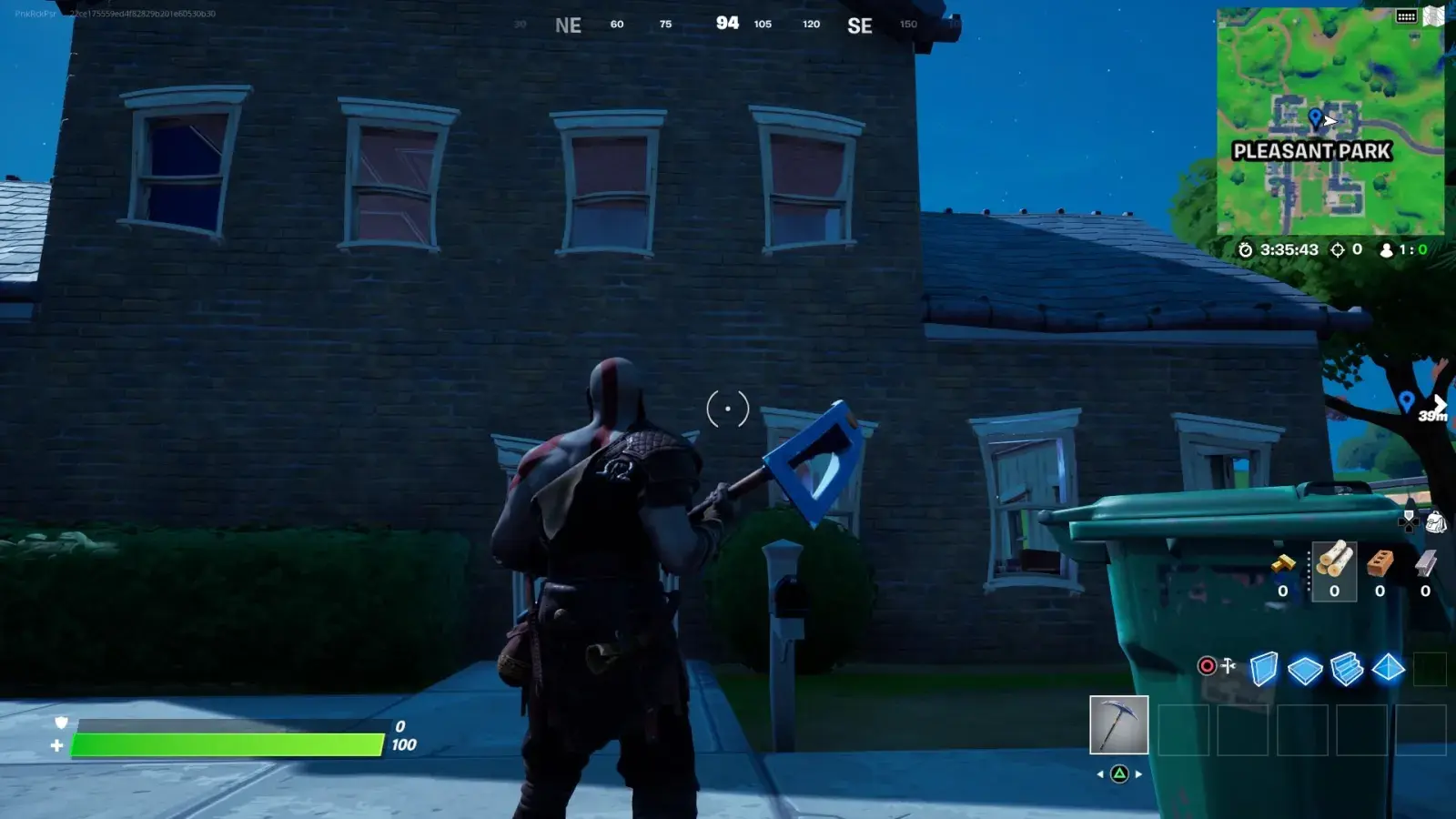Image resolution: width=1456 pixels, height=819 pixels.
Task: Toggle the shield controller indicator above inventory
Action: pyautogui.click(x=1408, y=521)
